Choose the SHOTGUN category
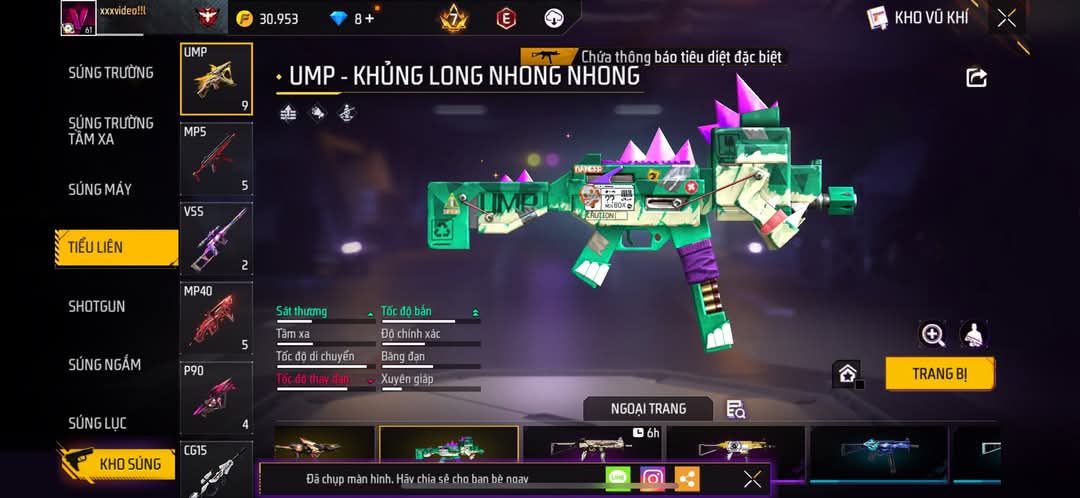Viewport: 1080px width, 498px height. pyautogui.click(x=97, y=306)
